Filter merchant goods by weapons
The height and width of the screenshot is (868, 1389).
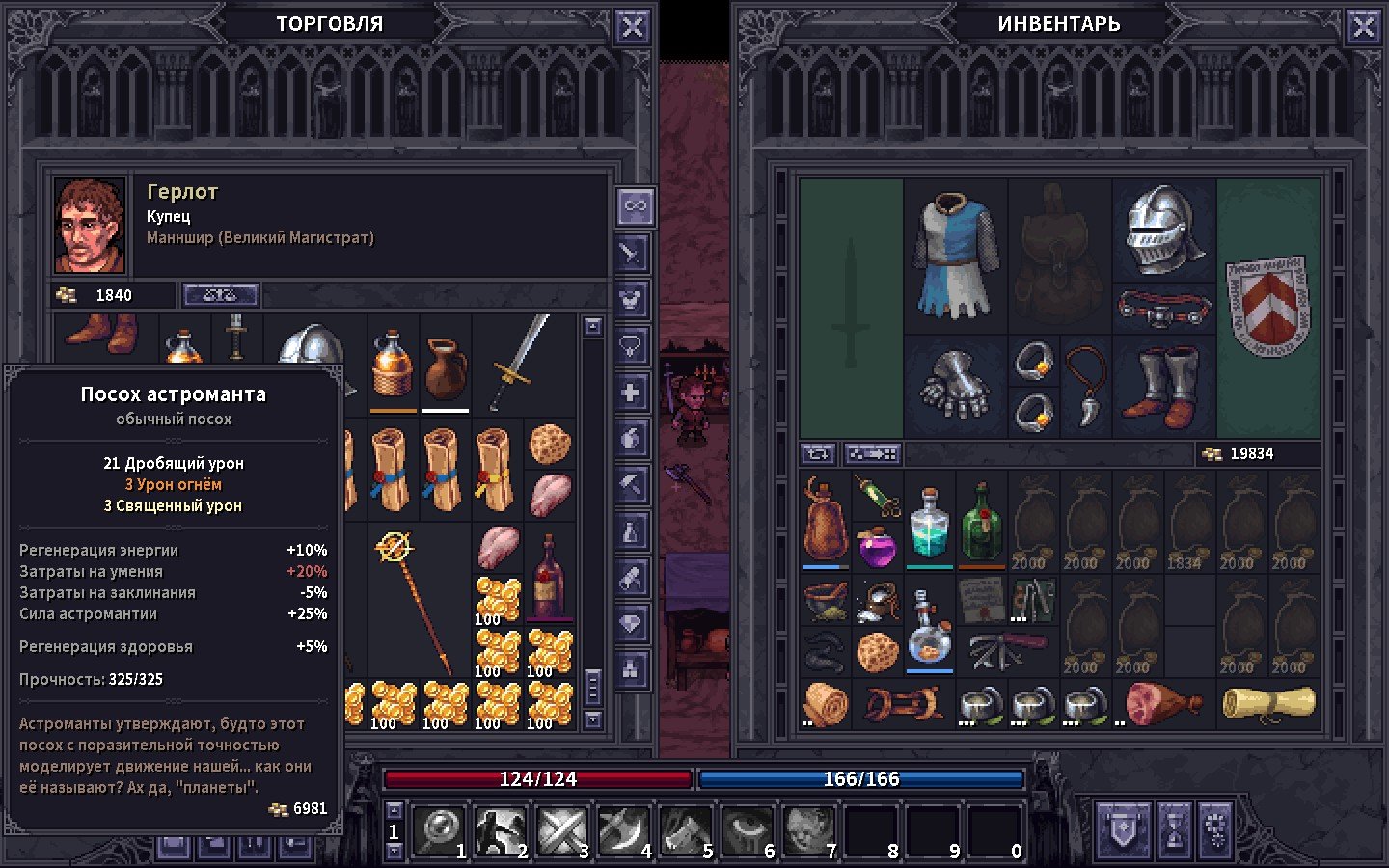[631, 254]
